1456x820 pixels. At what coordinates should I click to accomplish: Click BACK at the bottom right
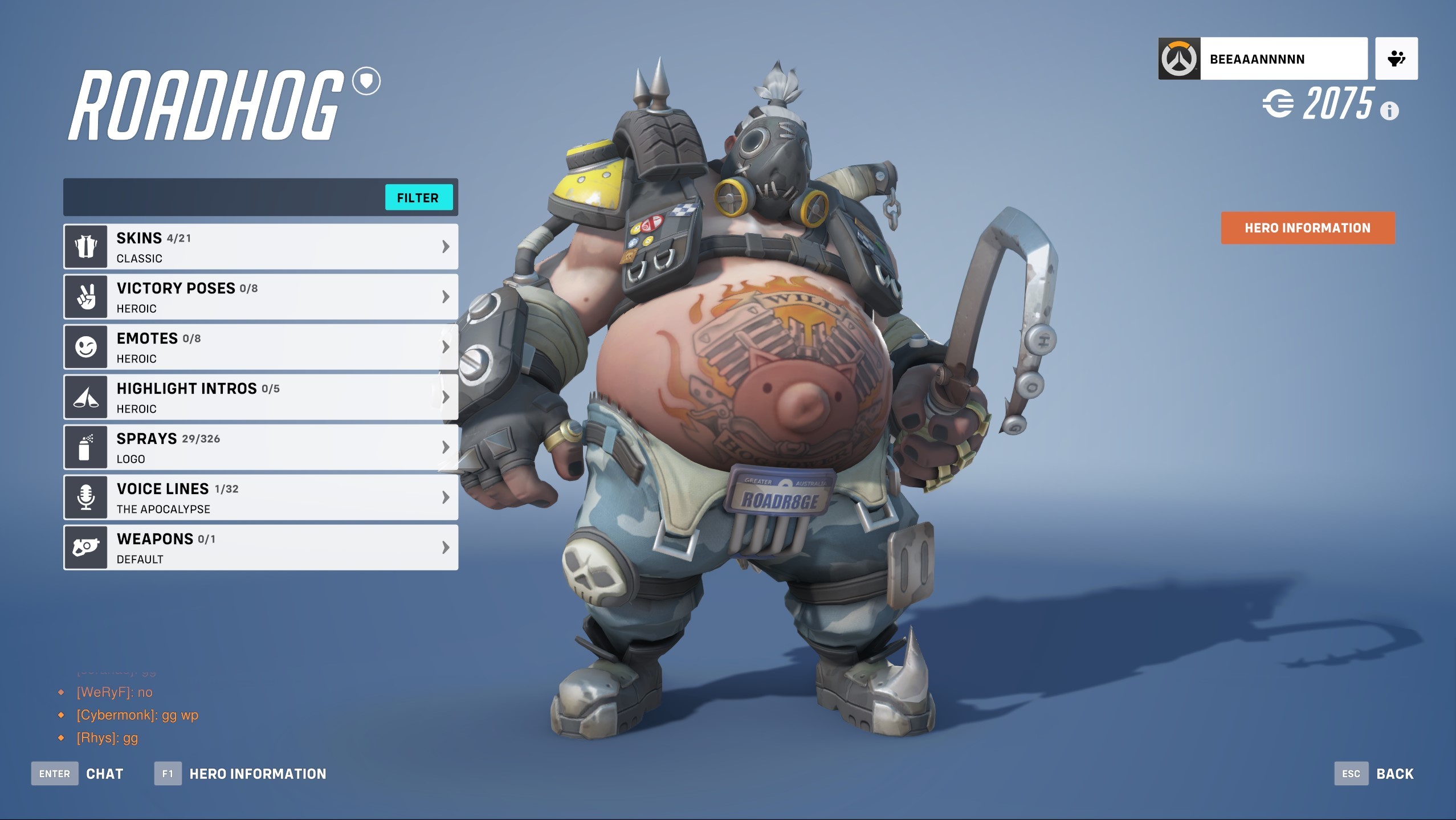pos(1395,773)
